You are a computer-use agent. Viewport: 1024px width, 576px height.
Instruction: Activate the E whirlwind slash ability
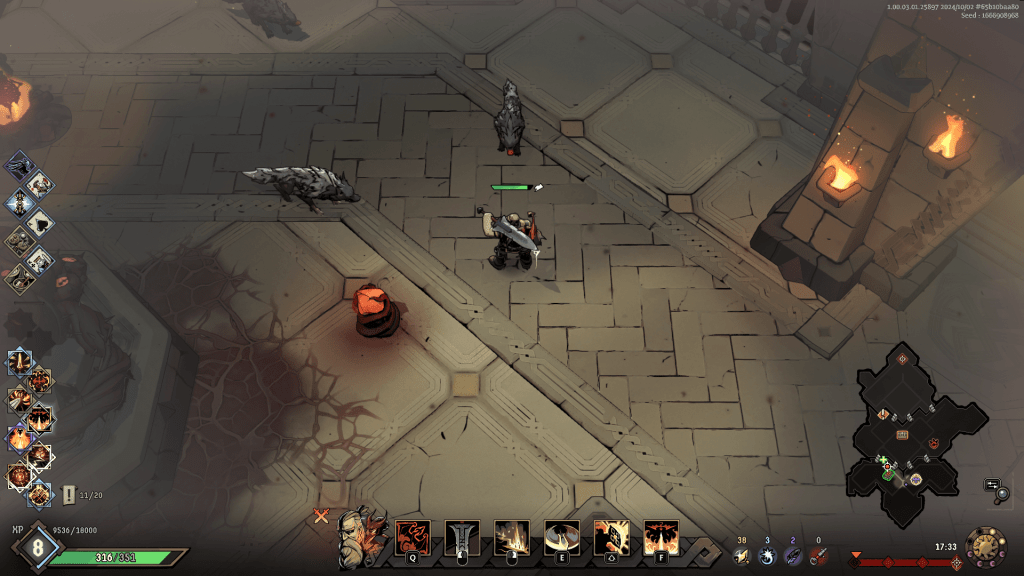pos(561,538)
